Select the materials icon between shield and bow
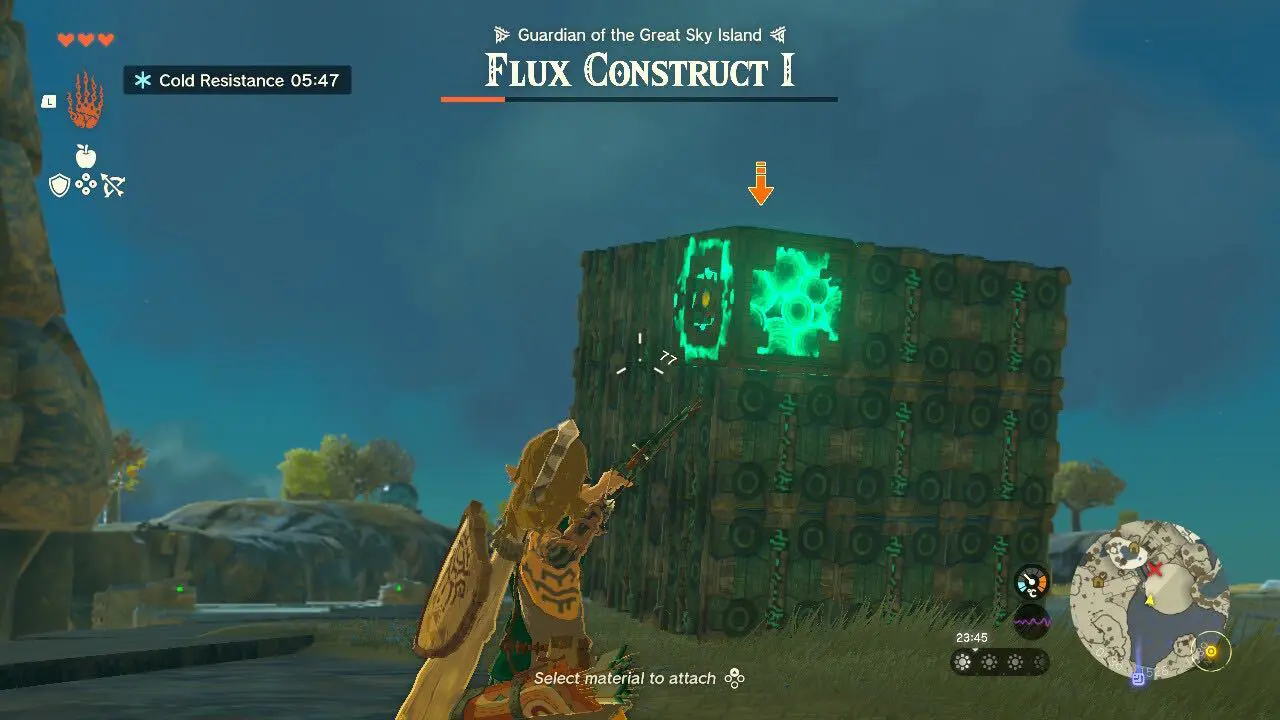The image size is (1280, 720). 86,184
